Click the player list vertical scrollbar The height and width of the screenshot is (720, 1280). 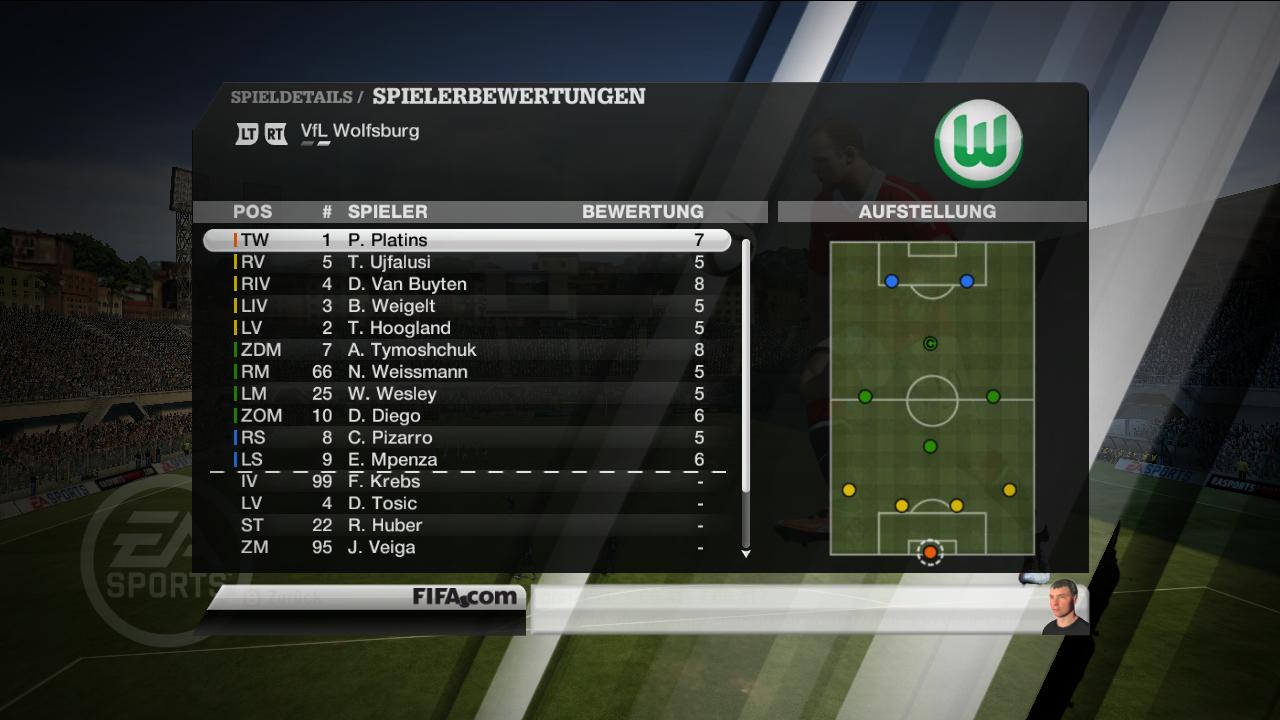tap(745, 365)
